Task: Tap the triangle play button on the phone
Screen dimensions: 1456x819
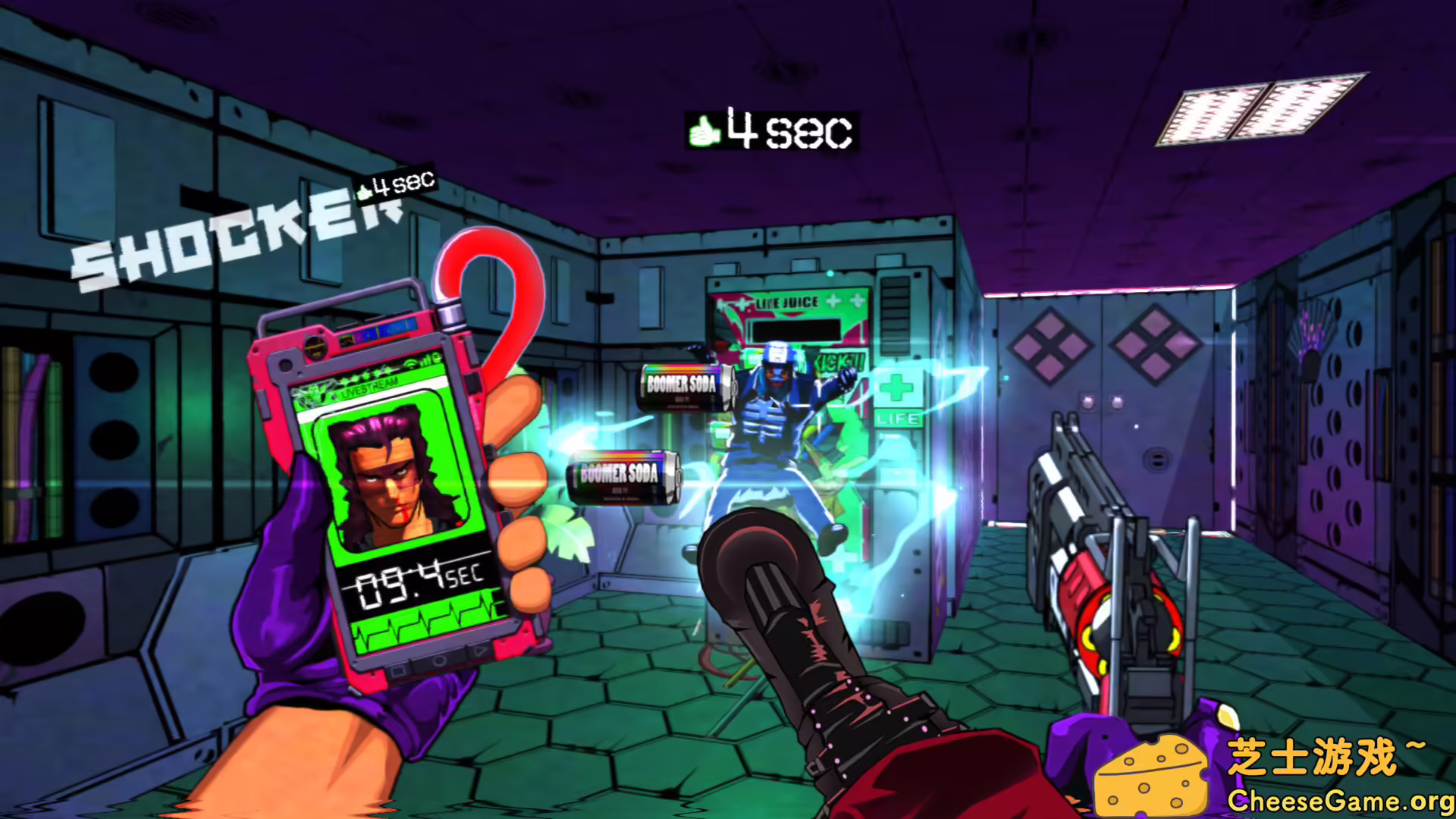Action: point(479,651)
